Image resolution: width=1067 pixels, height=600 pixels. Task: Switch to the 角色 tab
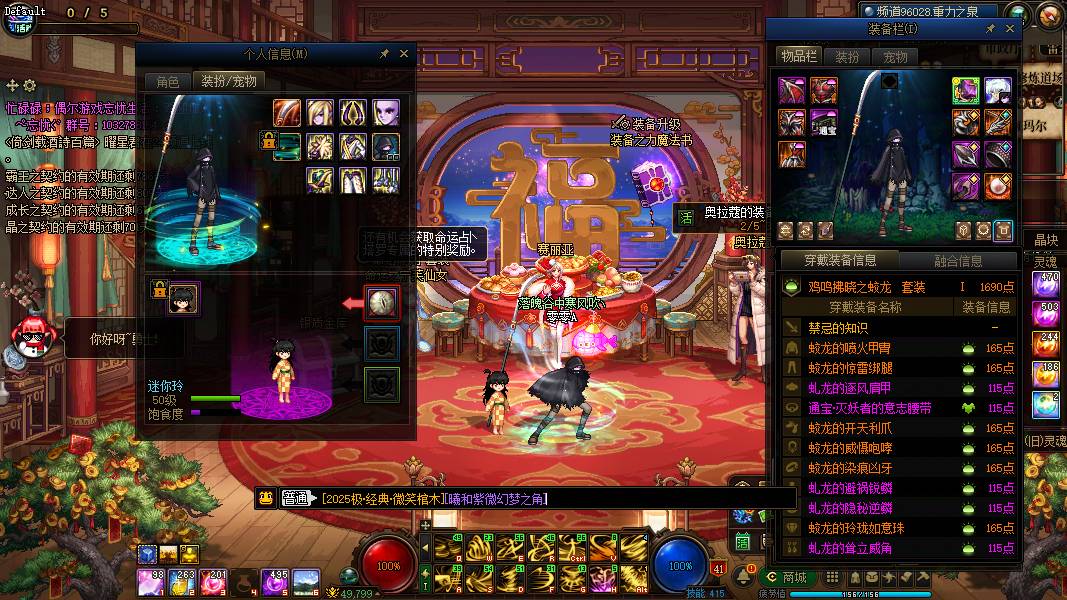[x=167, y=81]
